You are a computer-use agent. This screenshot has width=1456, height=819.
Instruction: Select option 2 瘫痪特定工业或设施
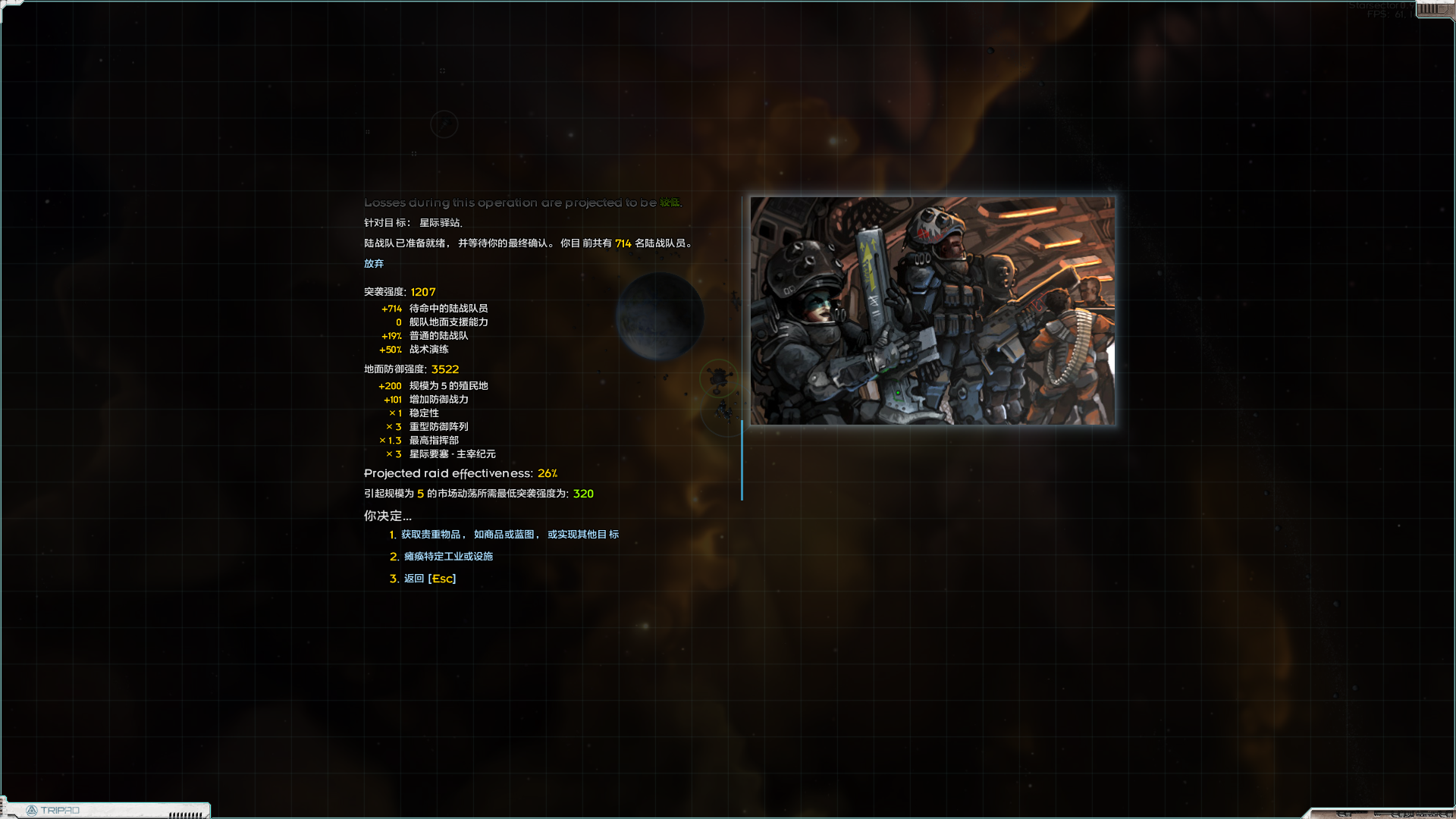pyautogui.click(x=446, y=556)
